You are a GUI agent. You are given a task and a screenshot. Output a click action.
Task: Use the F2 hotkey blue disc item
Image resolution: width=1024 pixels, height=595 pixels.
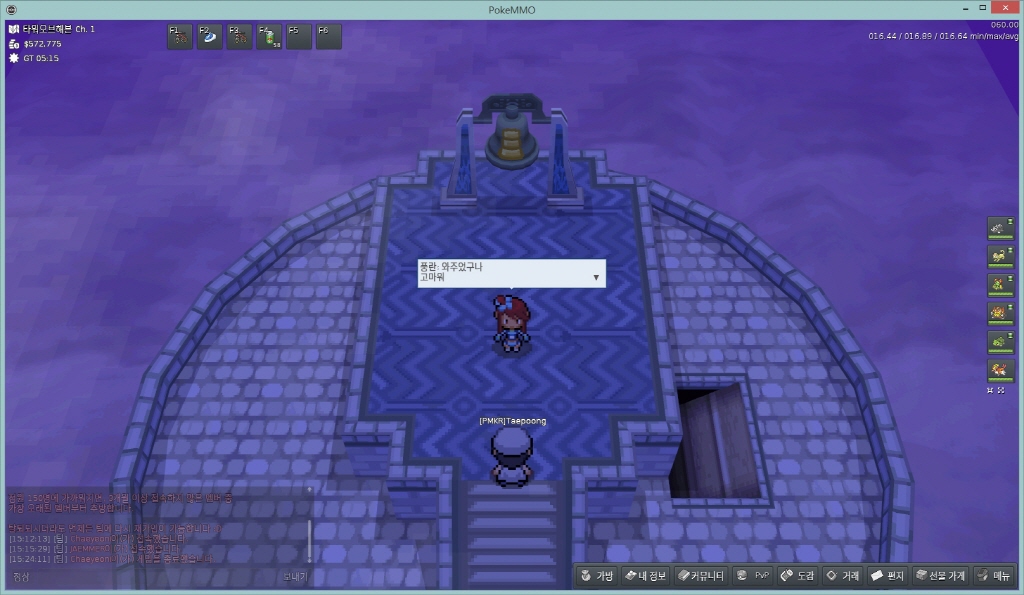[x=210, y=37]
